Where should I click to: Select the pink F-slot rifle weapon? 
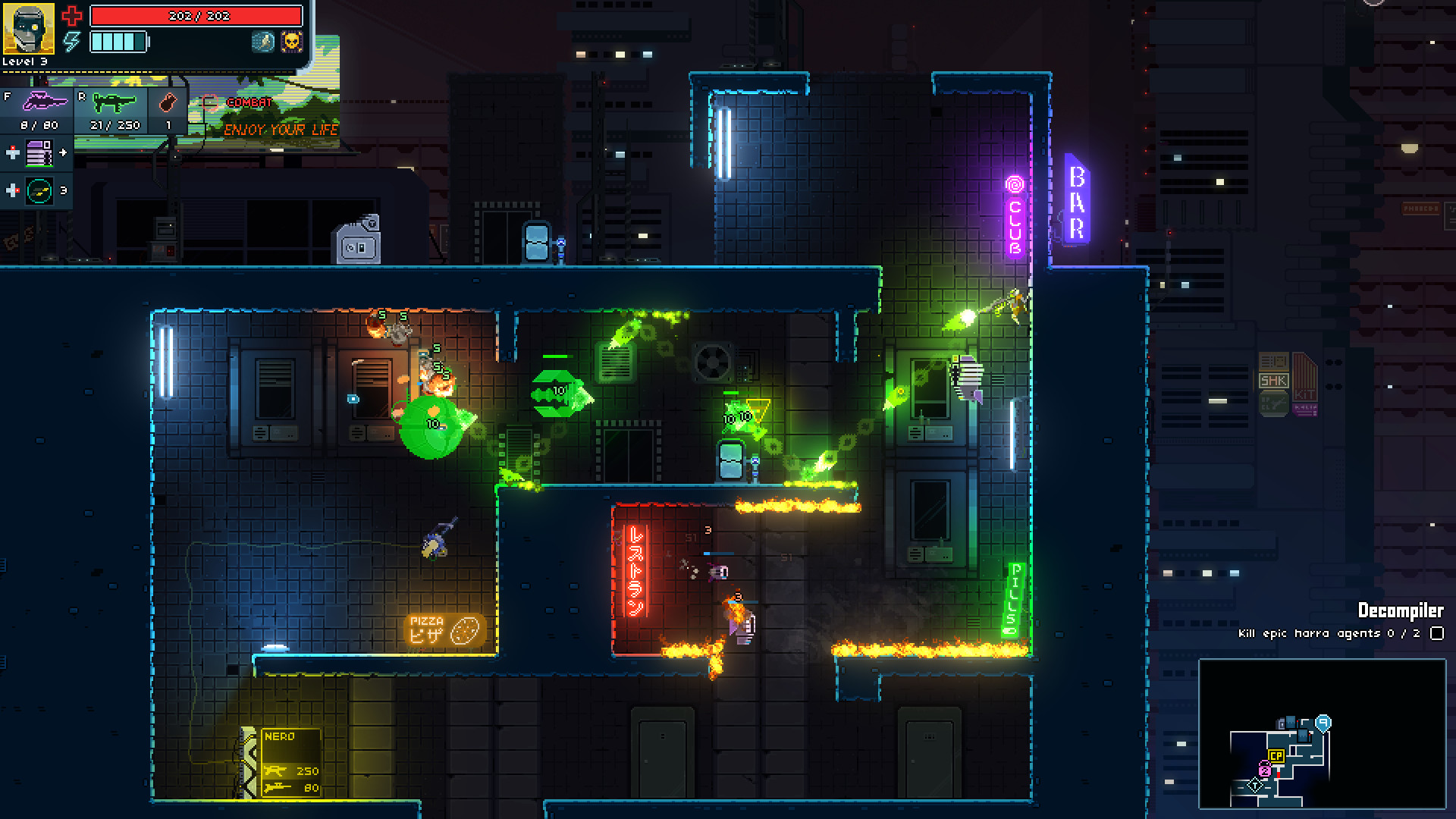tap(45, 102)
